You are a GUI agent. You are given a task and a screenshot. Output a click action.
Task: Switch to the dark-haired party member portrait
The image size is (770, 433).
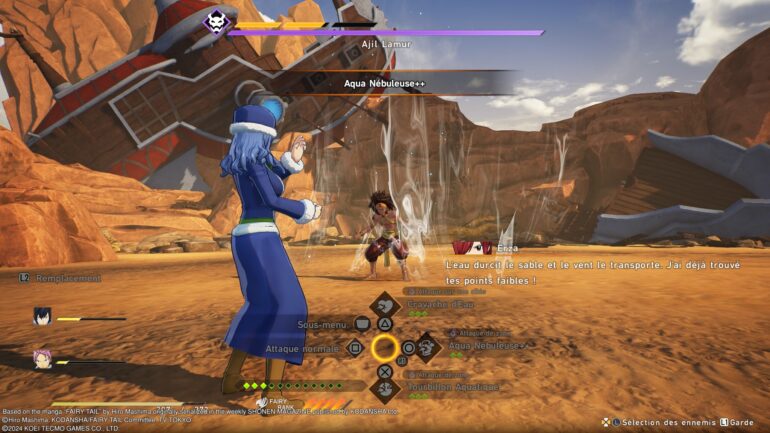point(42,317)
